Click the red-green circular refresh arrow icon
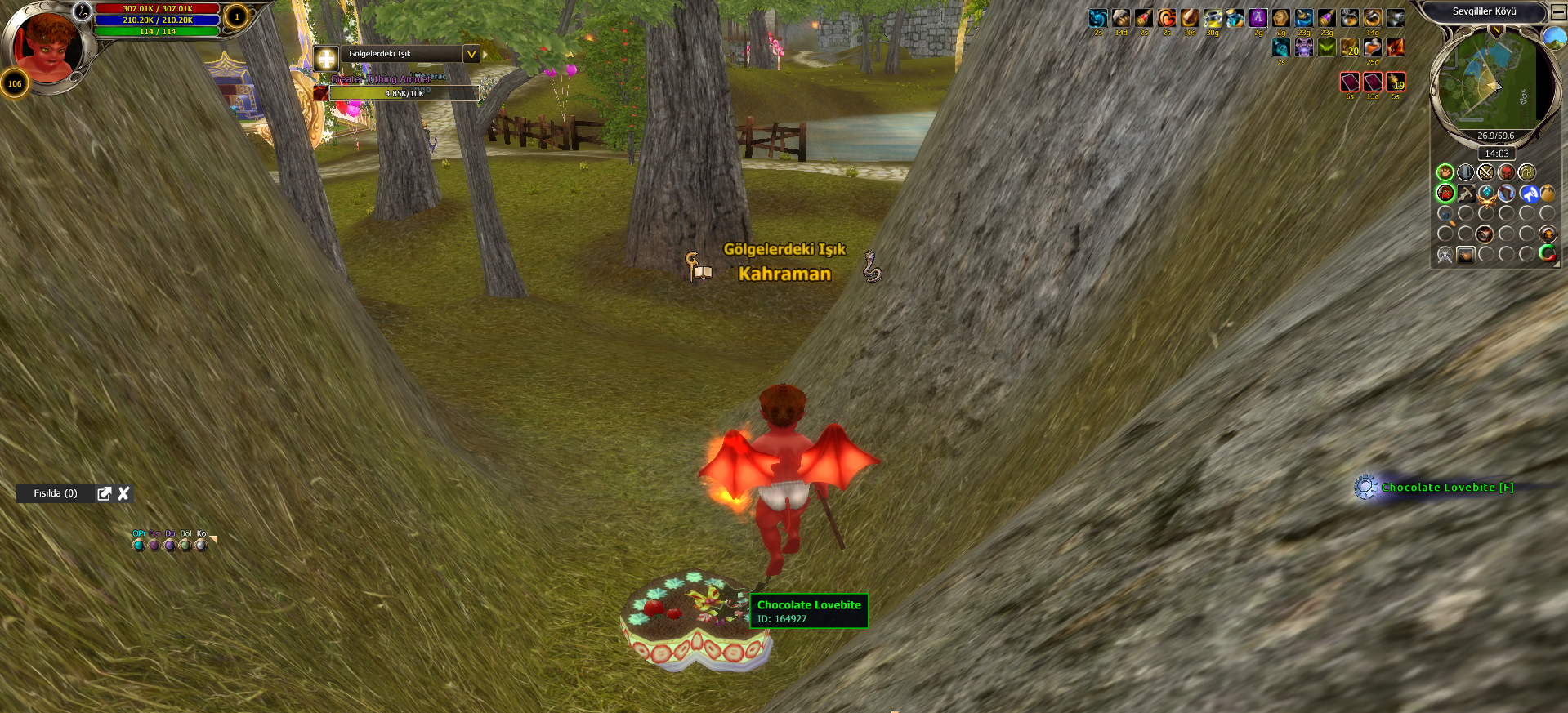This screenshot has width=1568, height=713. pos(1548,254)
